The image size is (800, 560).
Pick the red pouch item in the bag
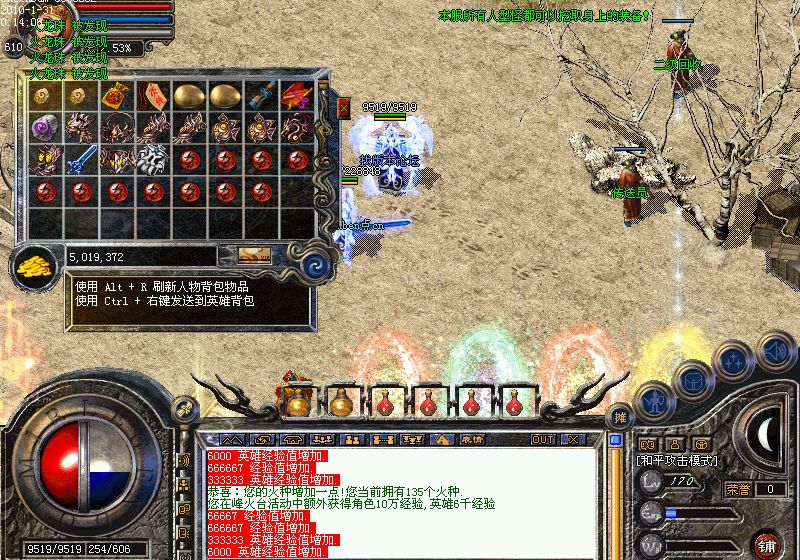(x=116, y=96)
